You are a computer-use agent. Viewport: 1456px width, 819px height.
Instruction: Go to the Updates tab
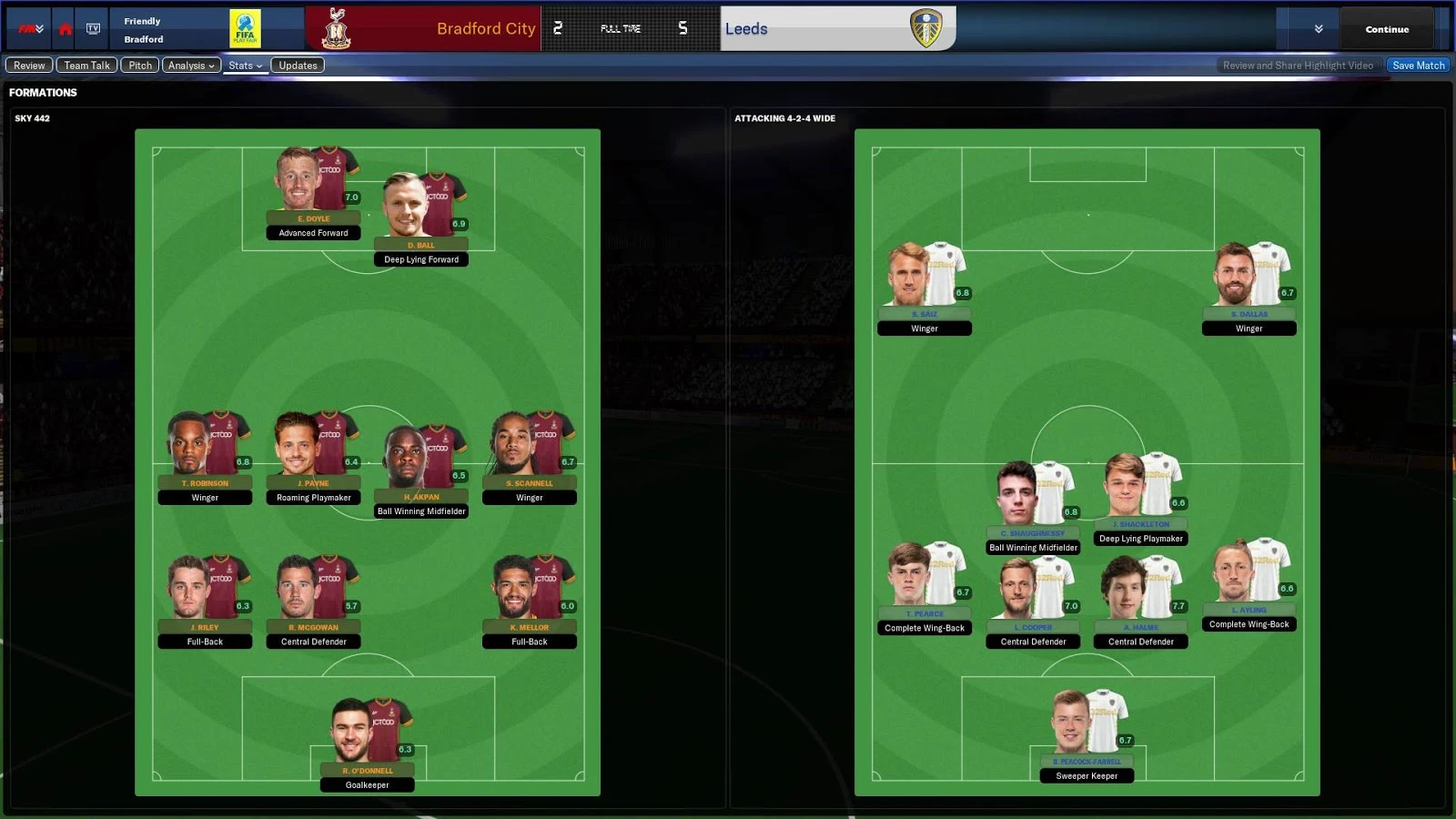tap(298, 65)
